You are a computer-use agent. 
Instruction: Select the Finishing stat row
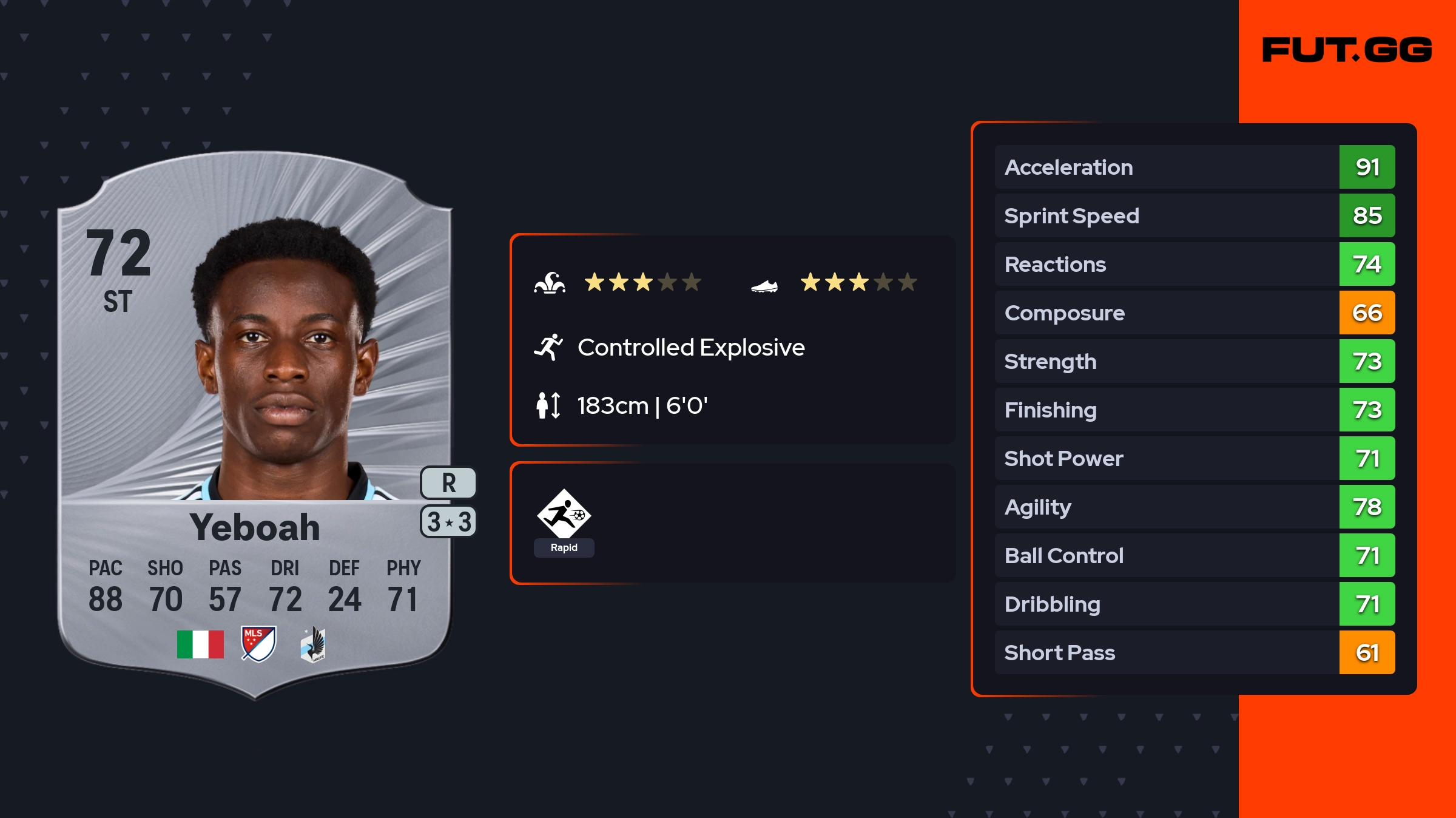[1195, 410]
